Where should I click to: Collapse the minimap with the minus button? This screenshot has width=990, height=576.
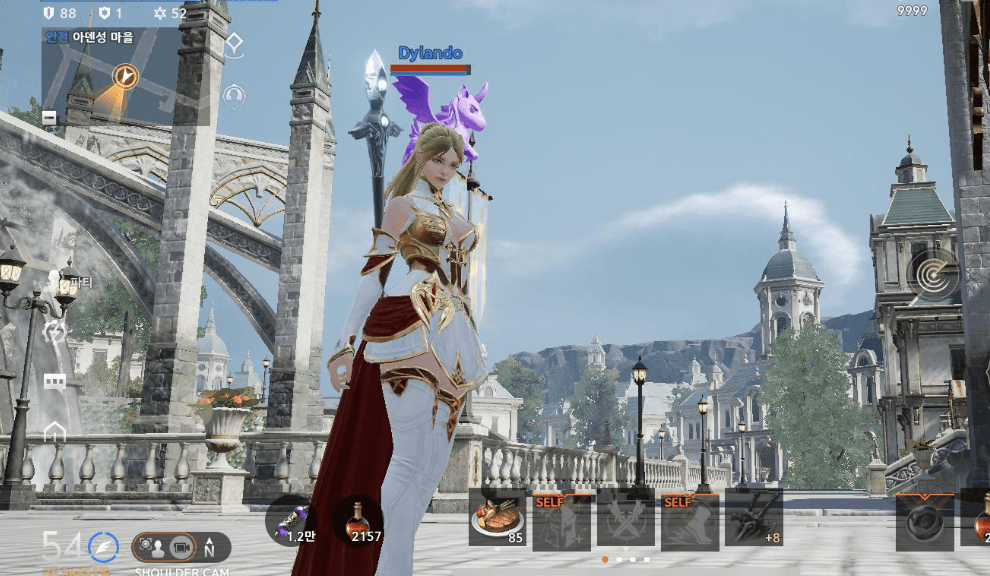coord(49,118)
